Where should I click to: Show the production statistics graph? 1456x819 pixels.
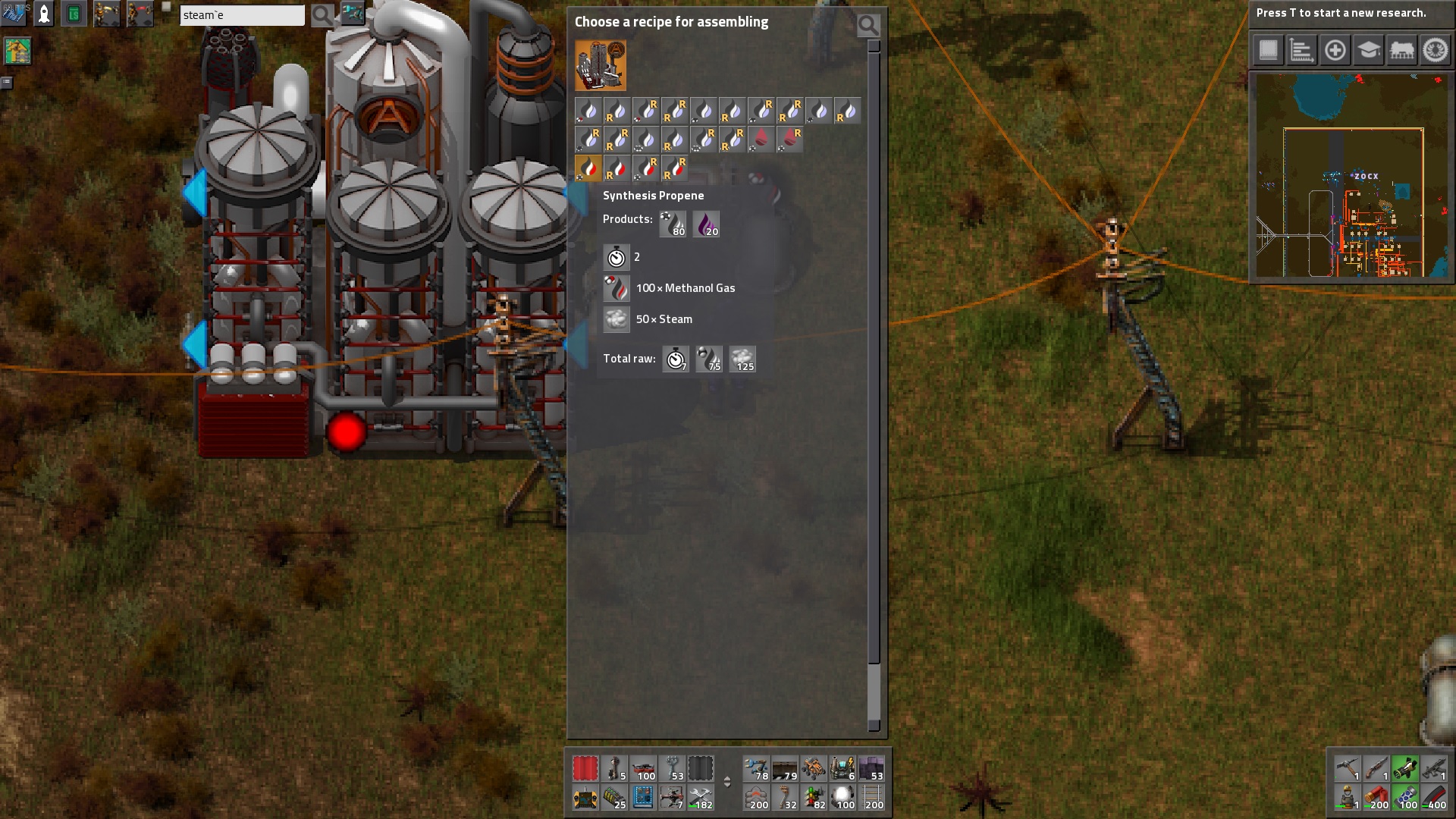coord(1301,51)
